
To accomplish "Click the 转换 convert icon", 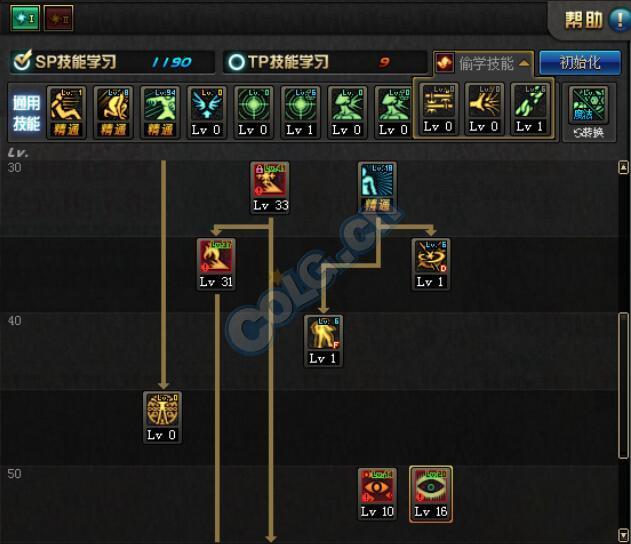I will click(x=589, y=111).
